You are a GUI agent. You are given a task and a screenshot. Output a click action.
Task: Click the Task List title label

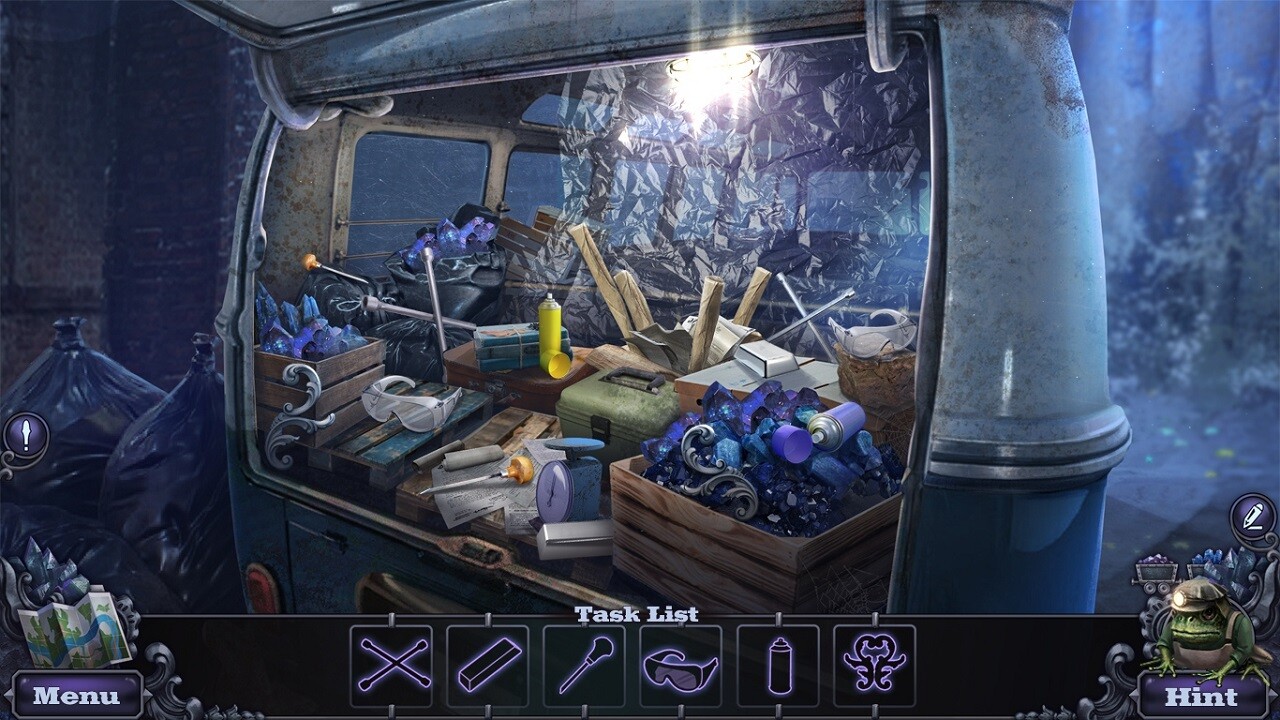[637, 615]
